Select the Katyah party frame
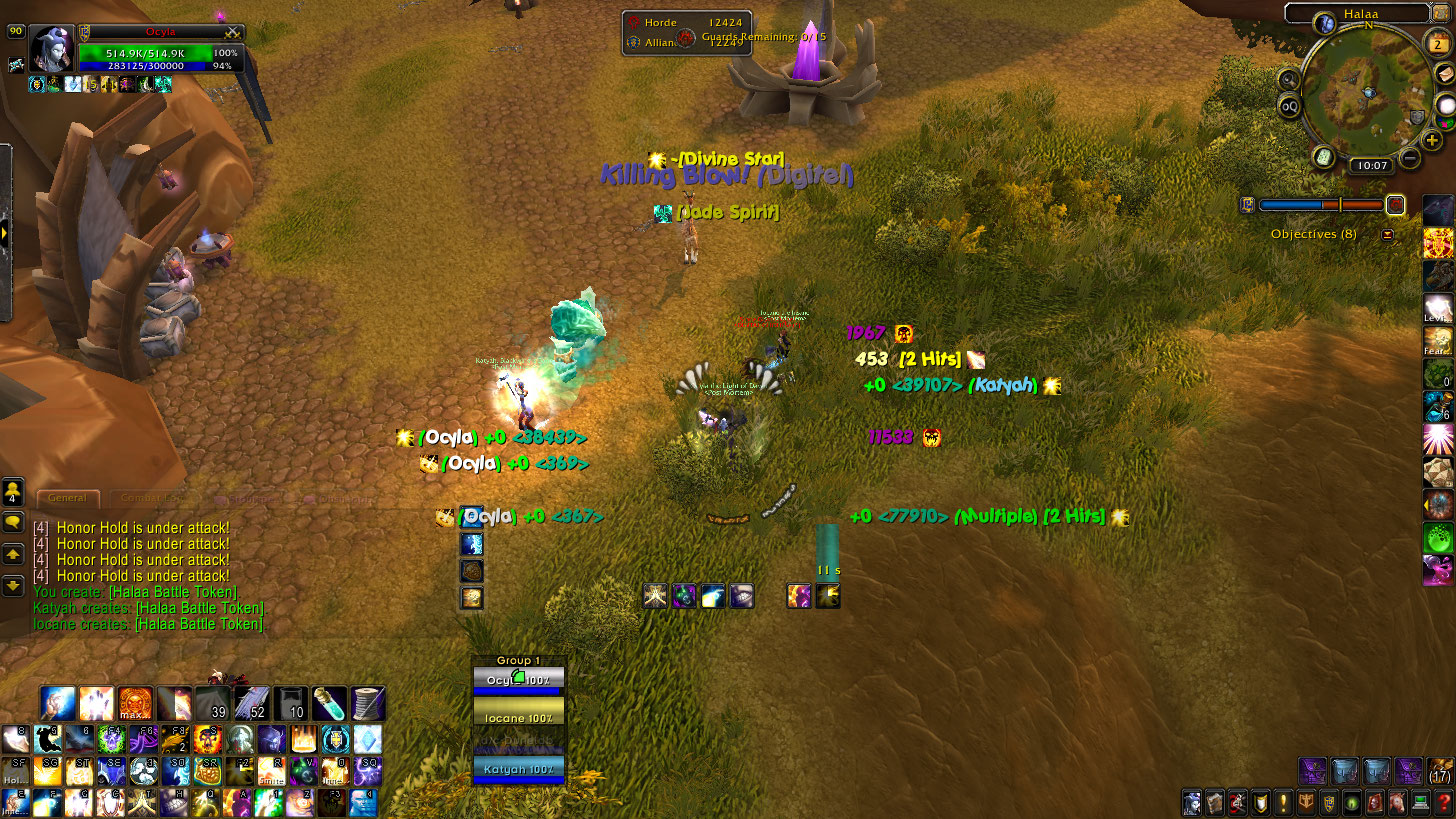 [x=518, y=770]
